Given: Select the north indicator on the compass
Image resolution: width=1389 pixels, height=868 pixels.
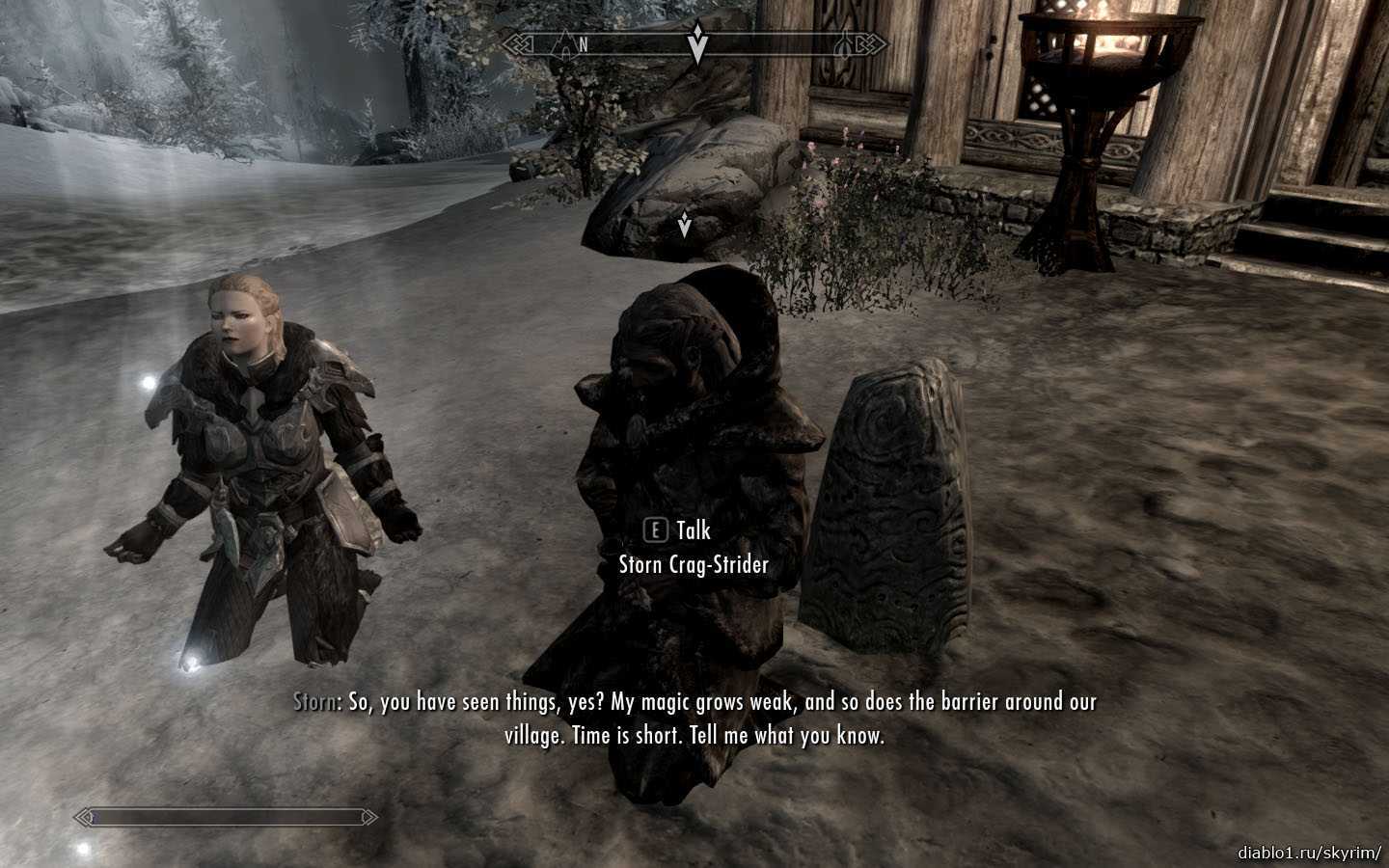Looking at the screenshot, I should 583,44.
